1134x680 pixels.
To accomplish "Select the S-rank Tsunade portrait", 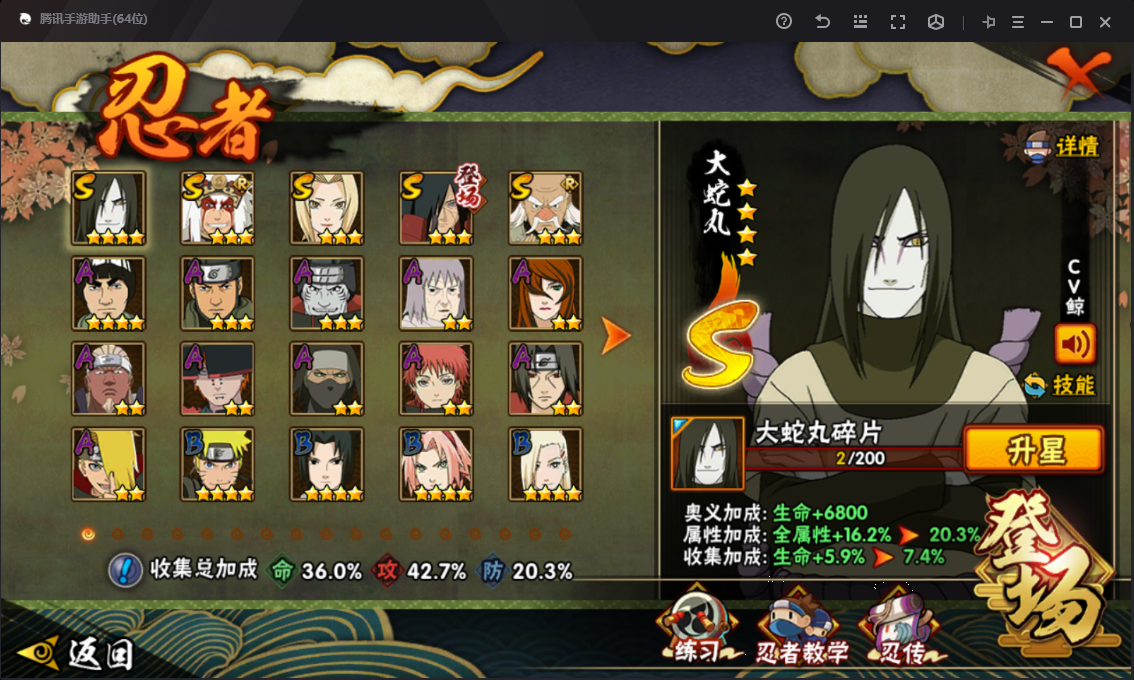I will [327, 208].
